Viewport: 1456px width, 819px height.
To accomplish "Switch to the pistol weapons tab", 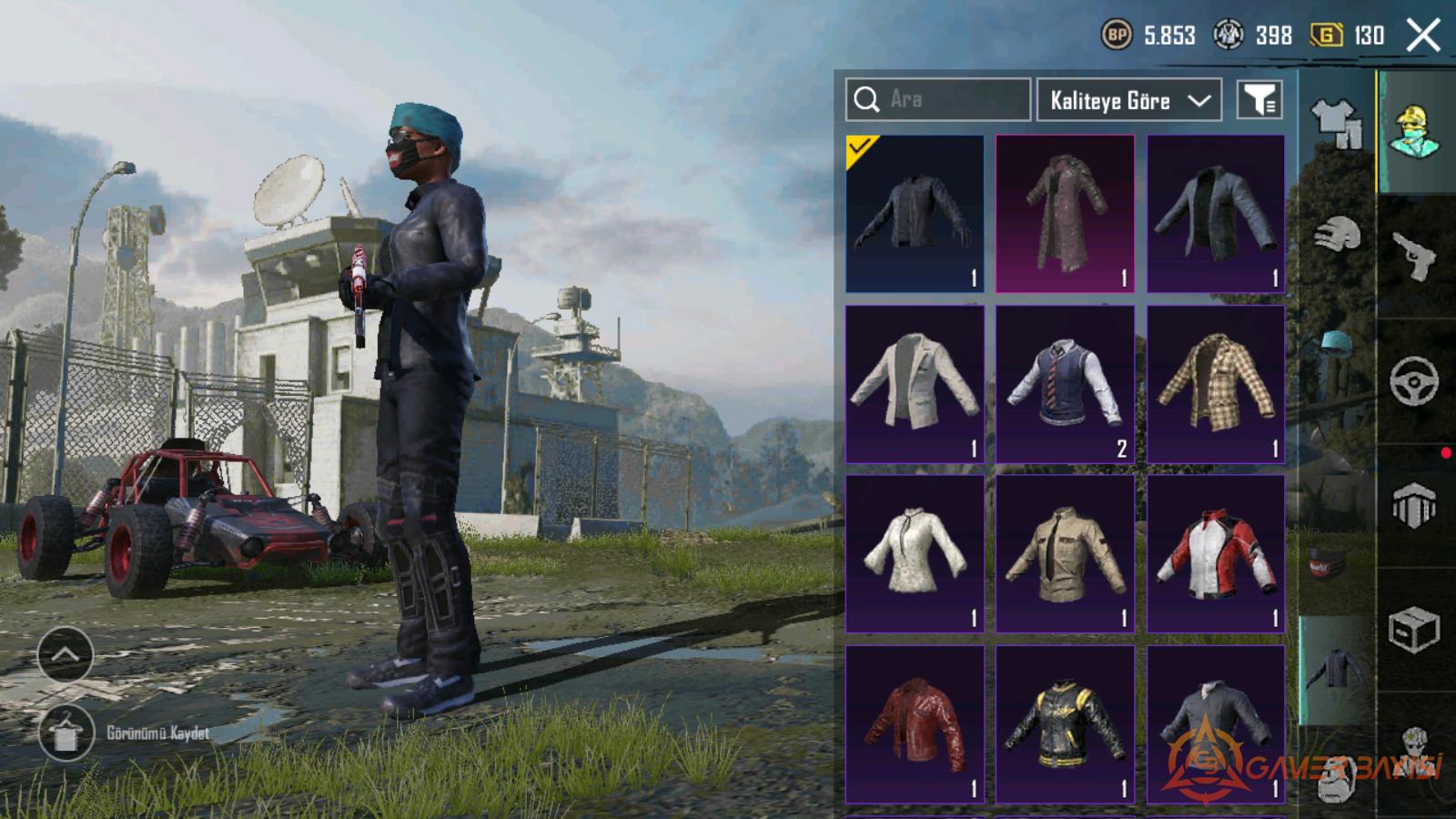I will [x=1414, y=257].
